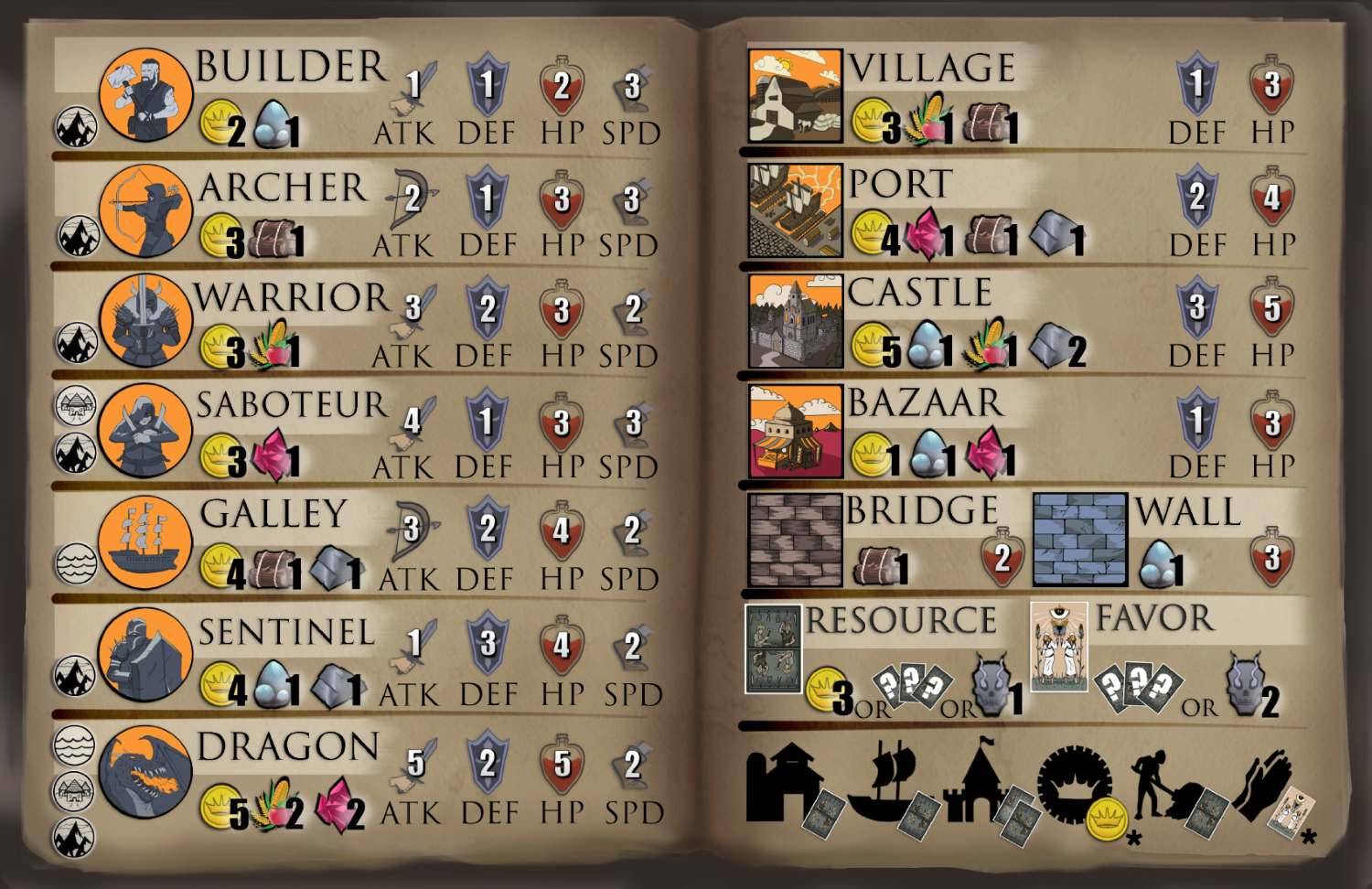
Task: Select the Builder unit portrait
Action: point(145,95)
